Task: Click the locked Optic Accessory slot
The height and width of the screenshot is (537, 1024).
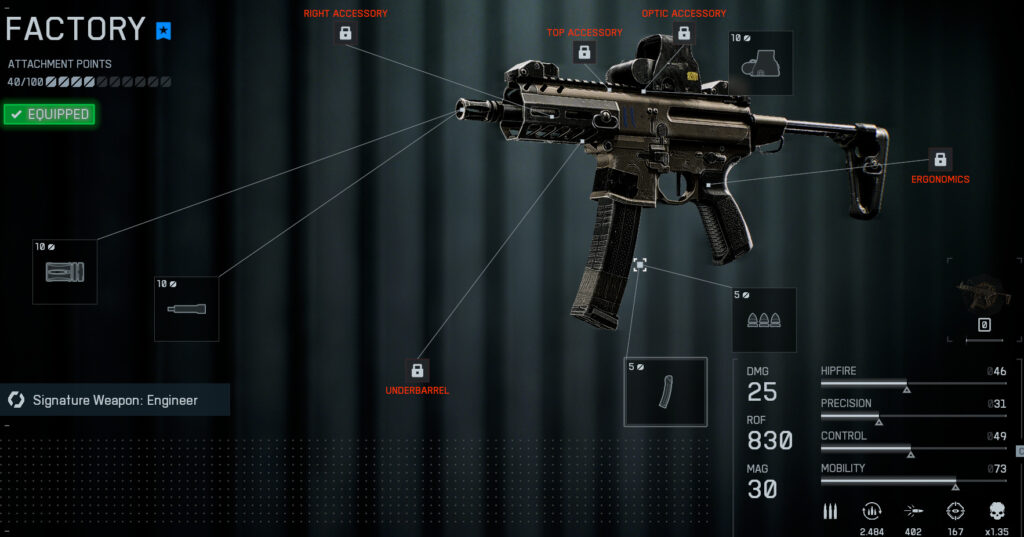Action: pyautogui.click(x=684, y=33)
